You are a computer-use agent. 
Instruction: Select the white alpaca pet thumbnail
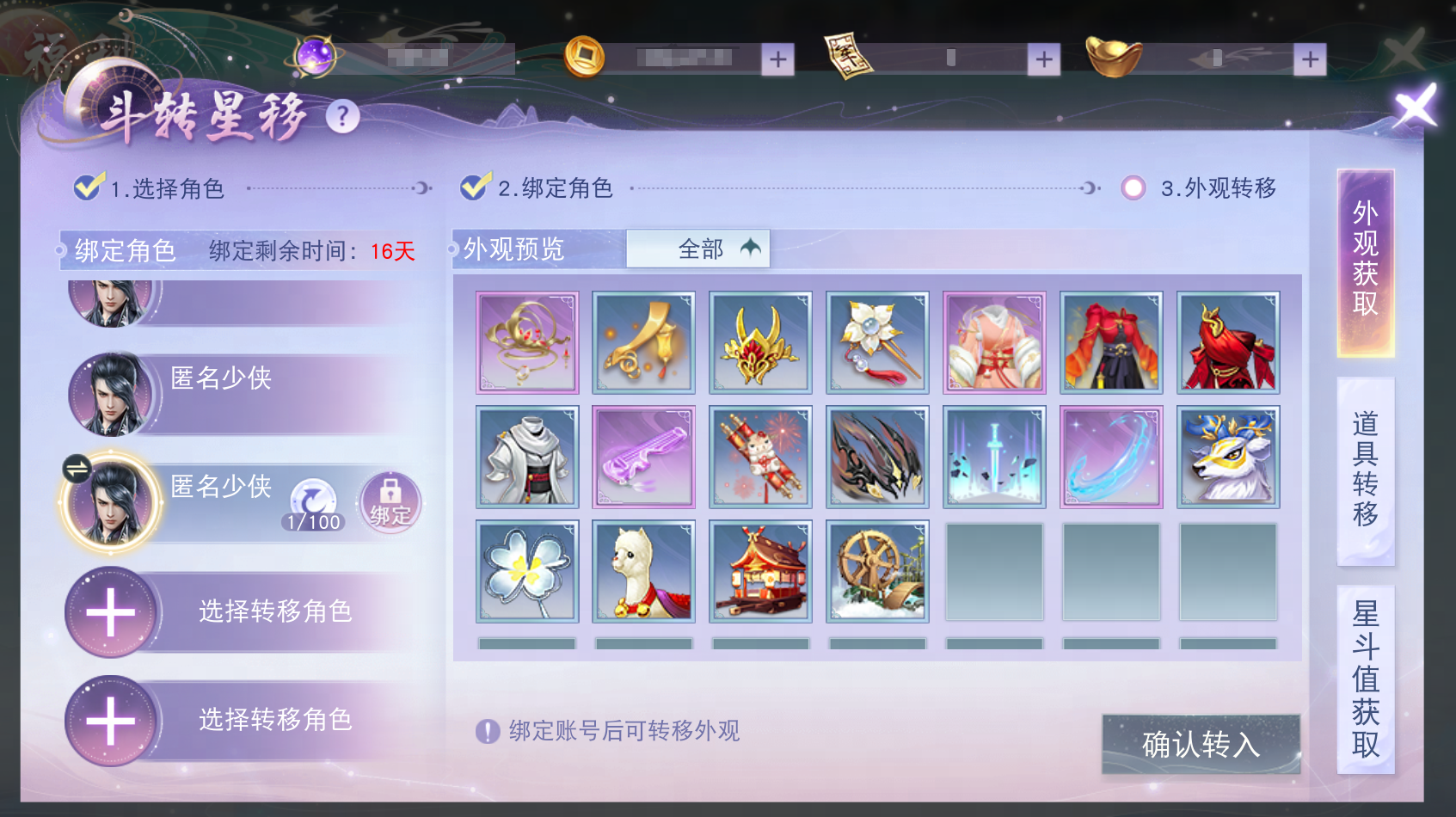click(x=643, y=571)
